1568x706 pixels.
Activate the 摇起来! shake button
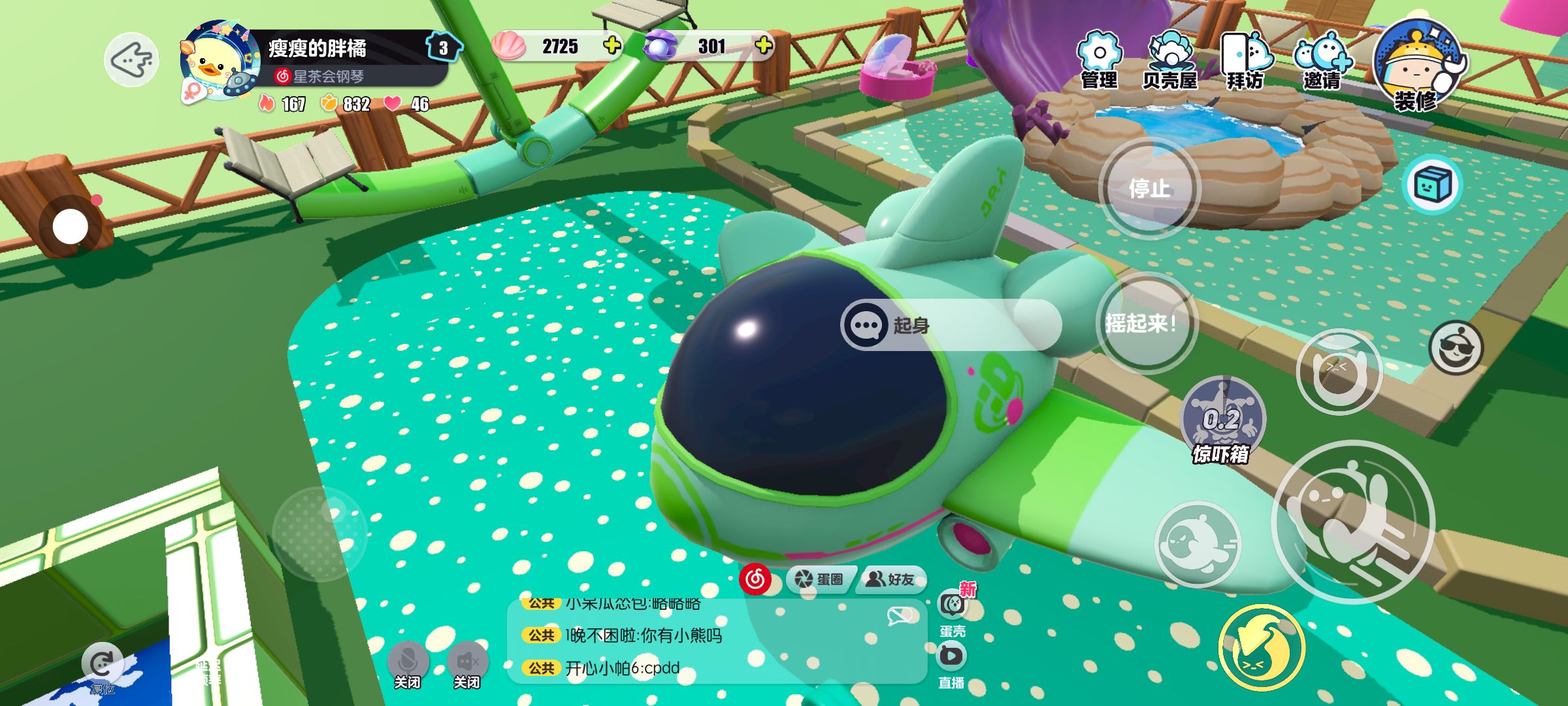(x=1147, y=323)
